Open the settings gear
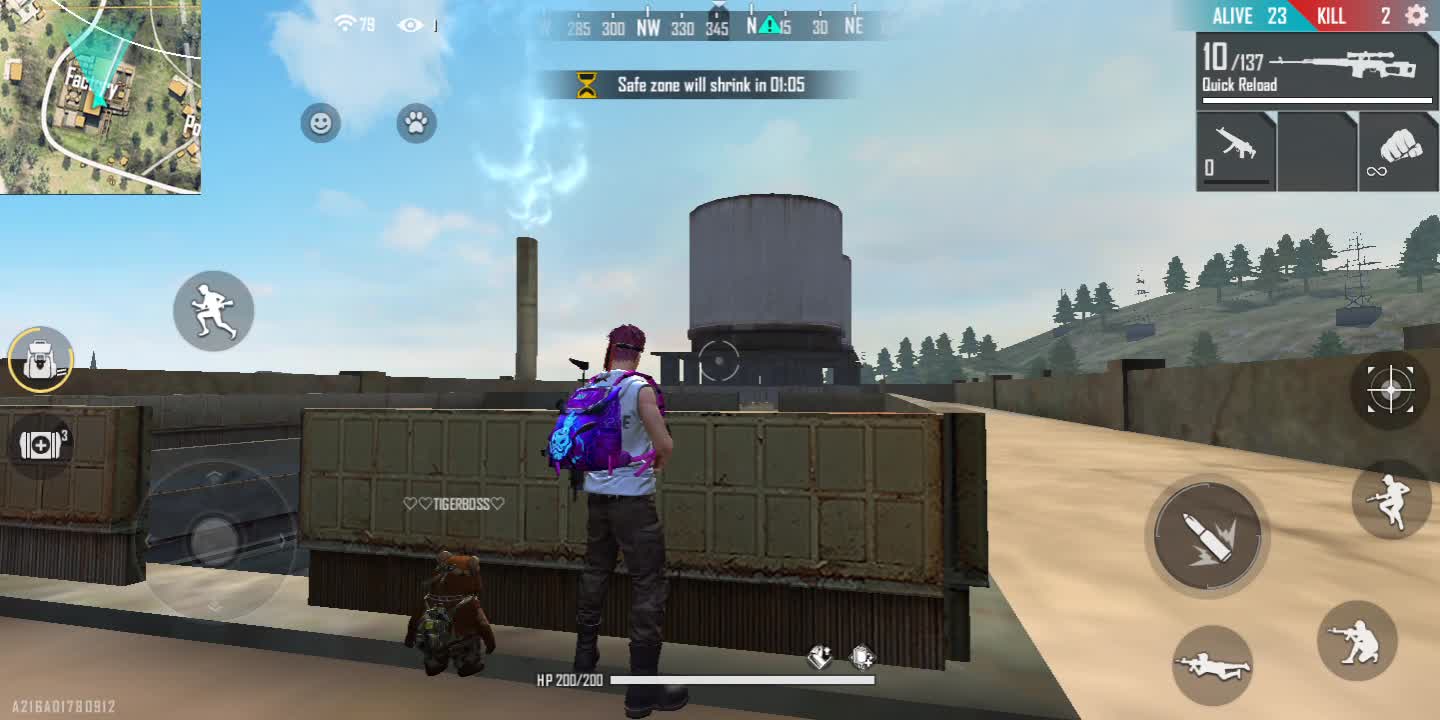The image size is (1440, 720). point(1416,16)
